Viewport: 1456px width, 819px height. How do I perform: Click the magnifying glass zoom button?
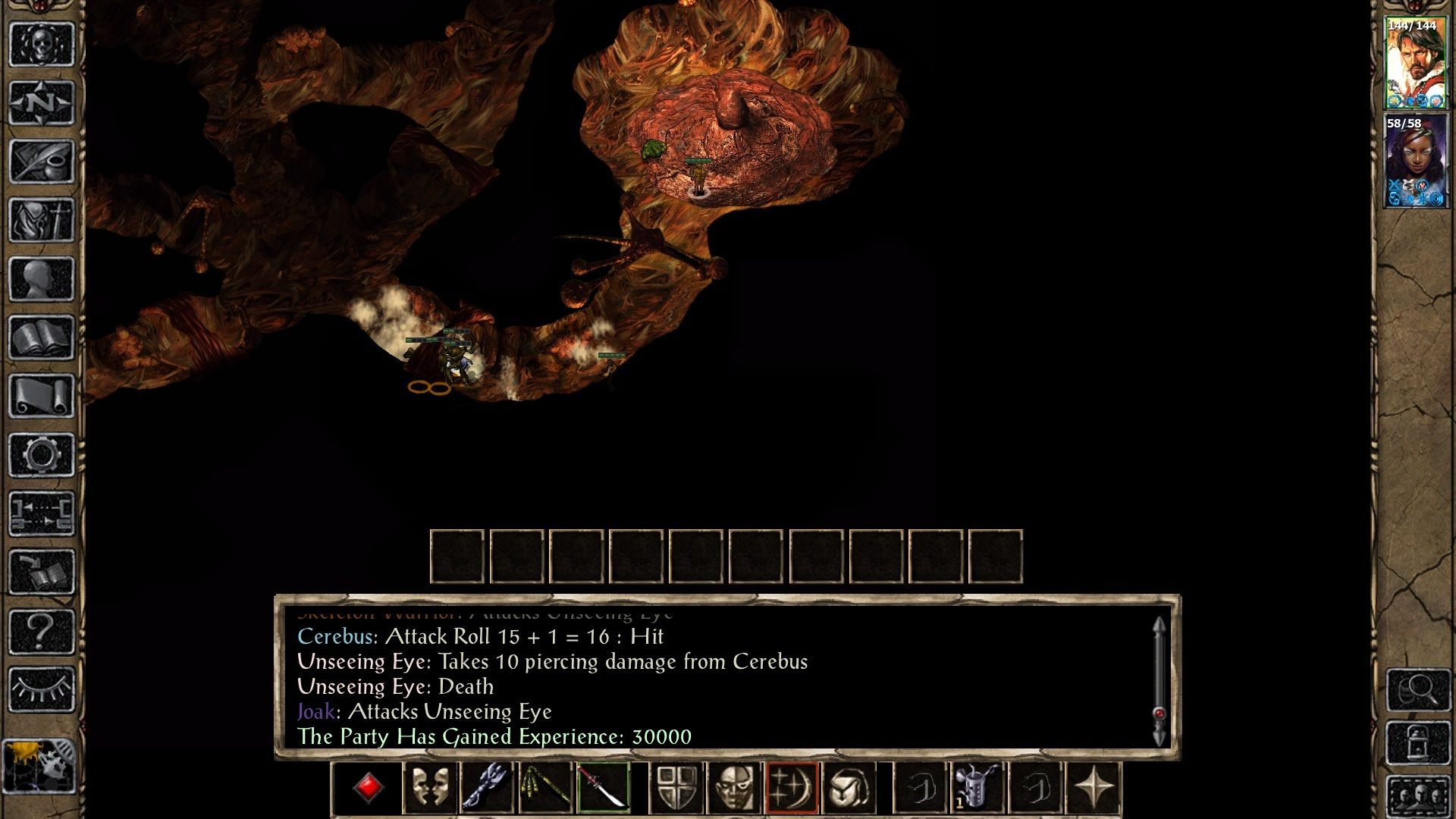tap(1418, 689)
